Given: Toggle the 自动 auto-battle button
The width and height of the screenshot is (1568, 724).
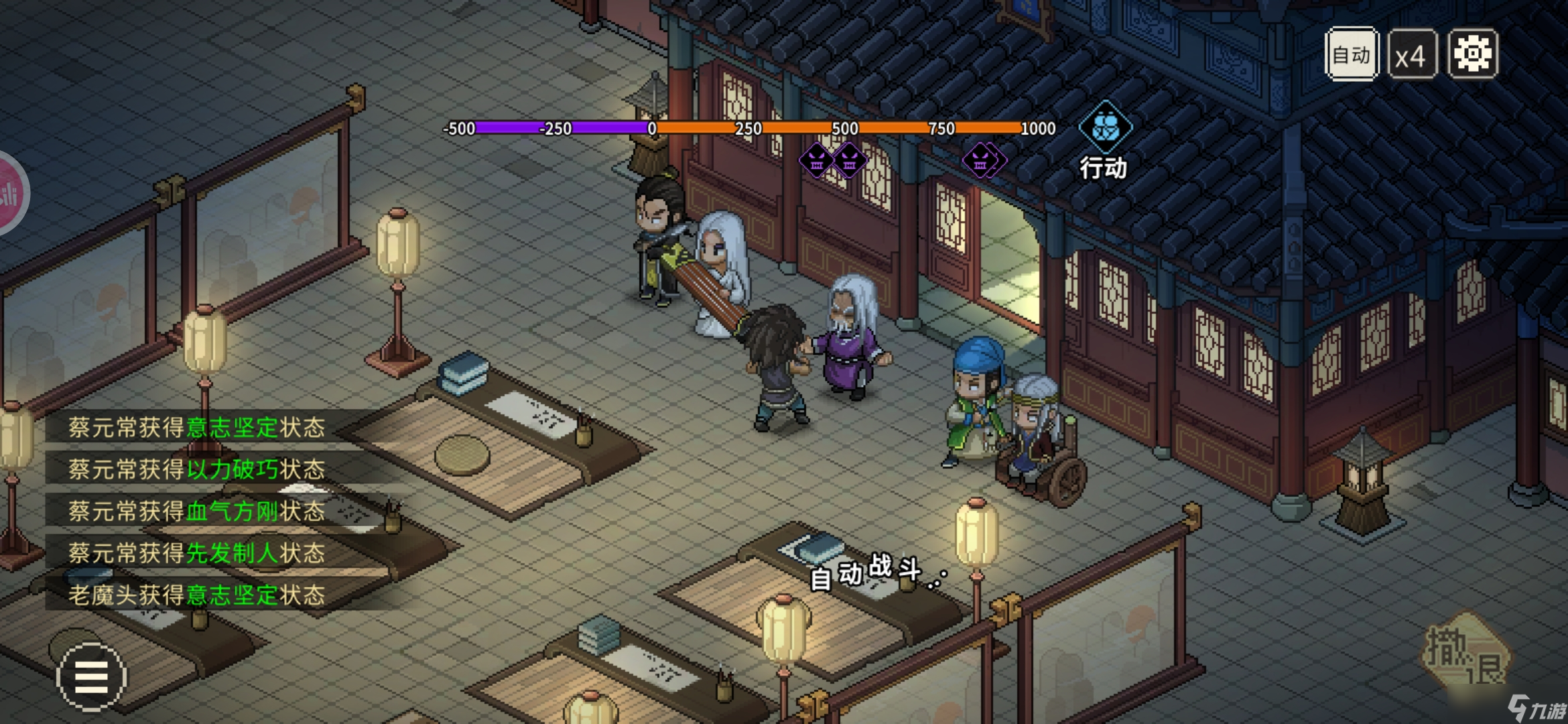Looking at the screenshot, I should [1351, 54].
